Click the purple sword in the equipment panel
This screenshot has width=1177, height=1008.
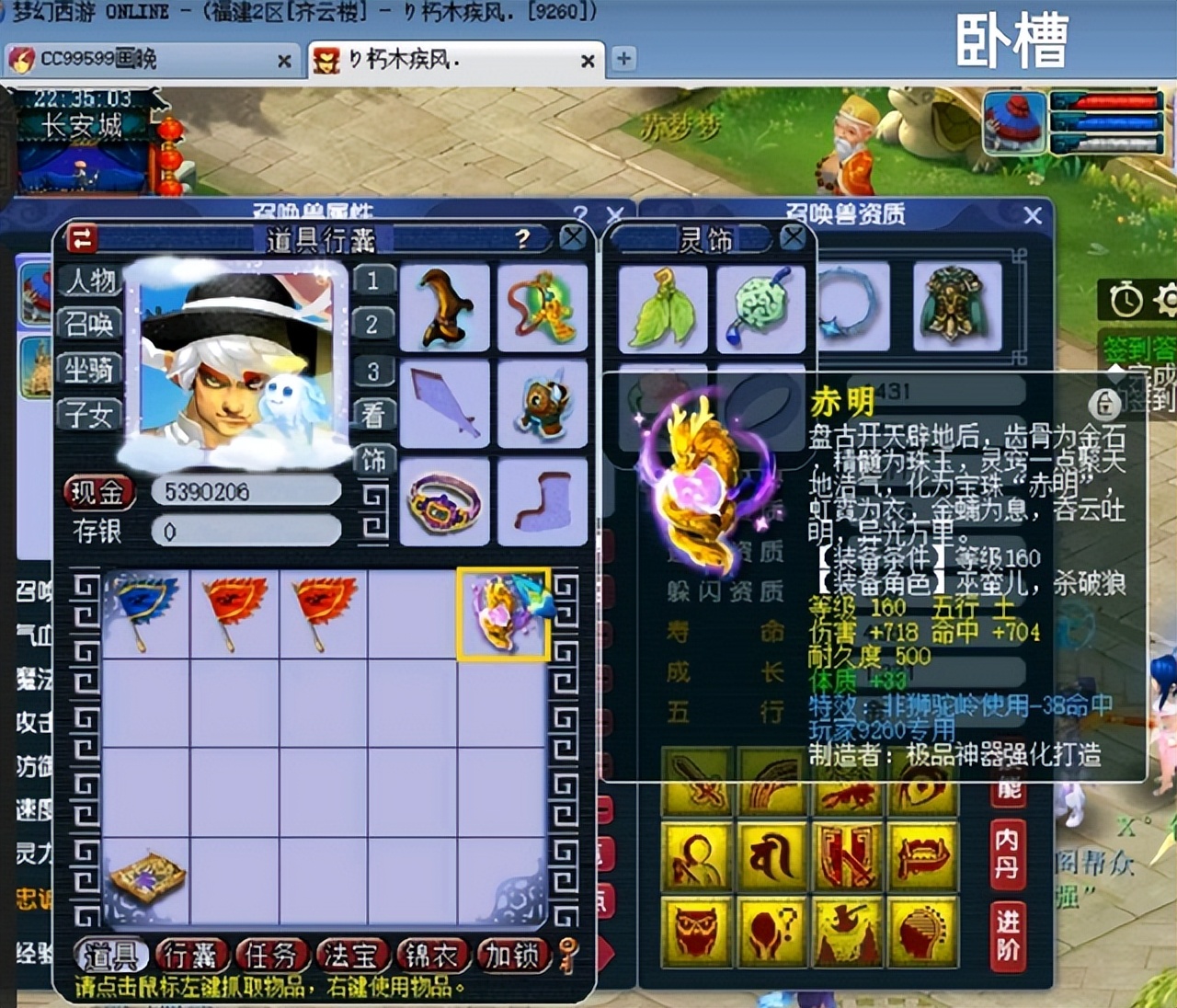[x=443, y=402]
